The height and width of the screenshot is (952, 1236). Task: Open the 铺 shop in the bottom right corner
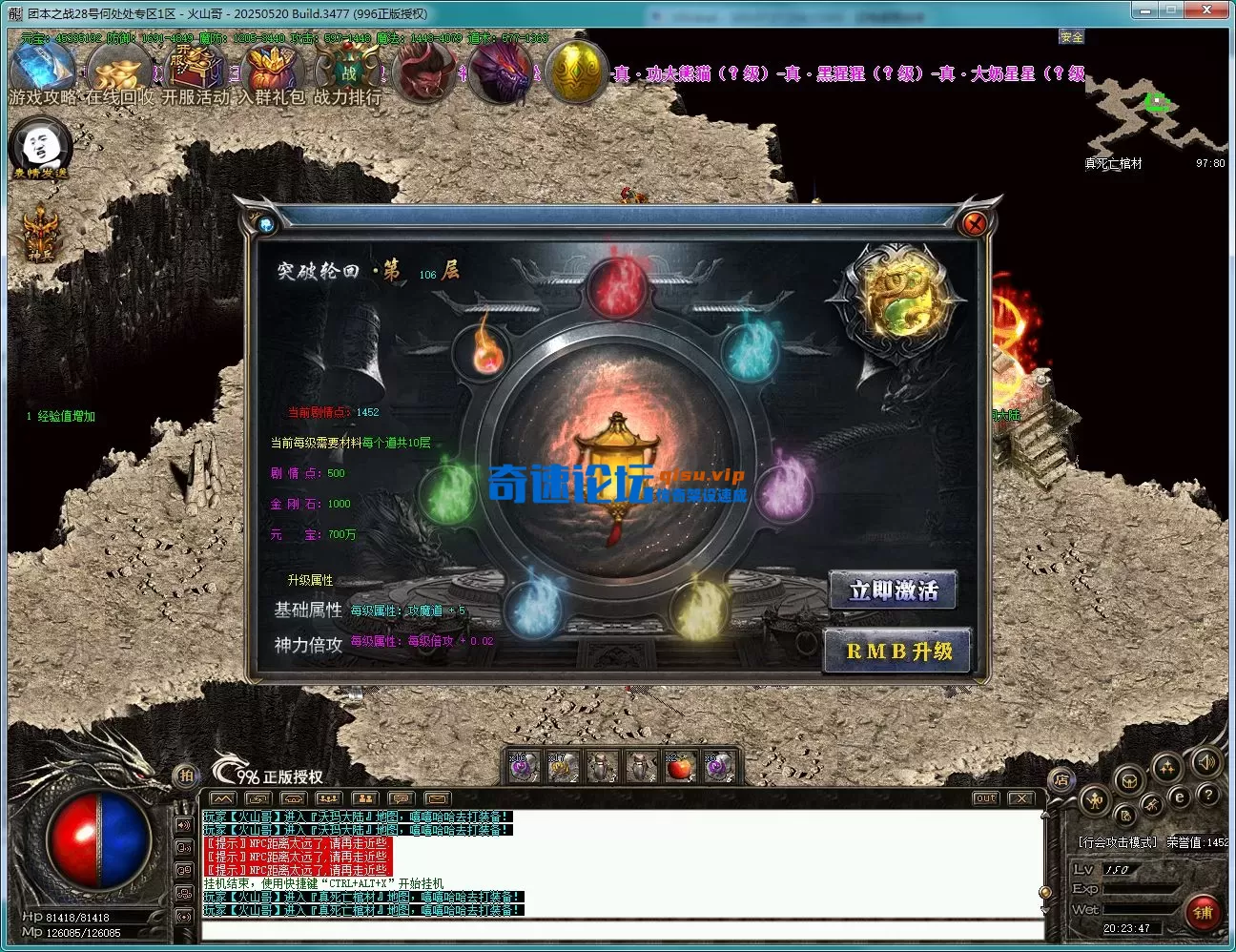pos(1204,913)
